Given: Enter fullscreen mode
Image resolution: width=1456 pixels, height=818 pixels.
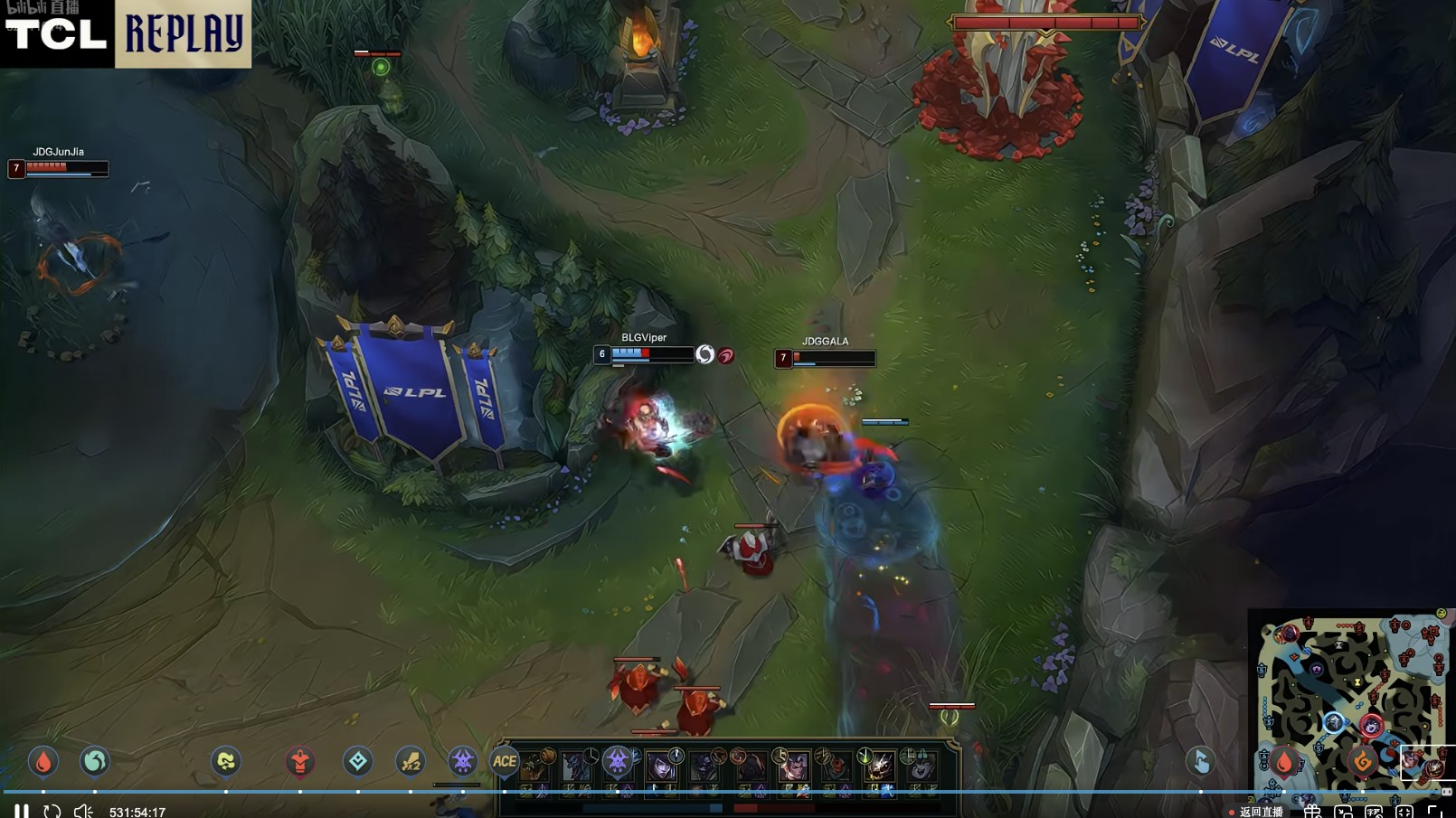Looking at the screenshot, I should click(1435, 812).
